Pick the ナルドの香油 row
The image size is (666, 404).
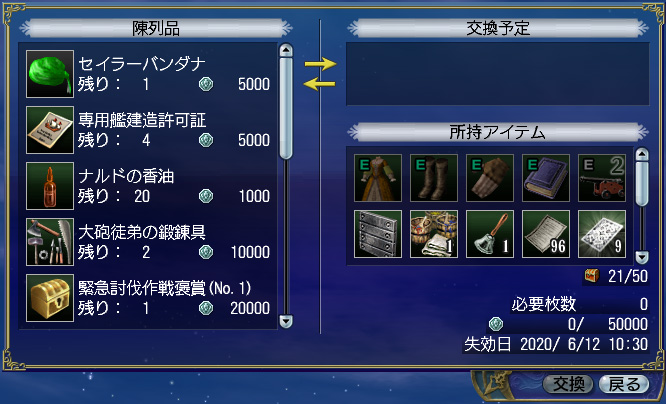(x=150, y=186)
